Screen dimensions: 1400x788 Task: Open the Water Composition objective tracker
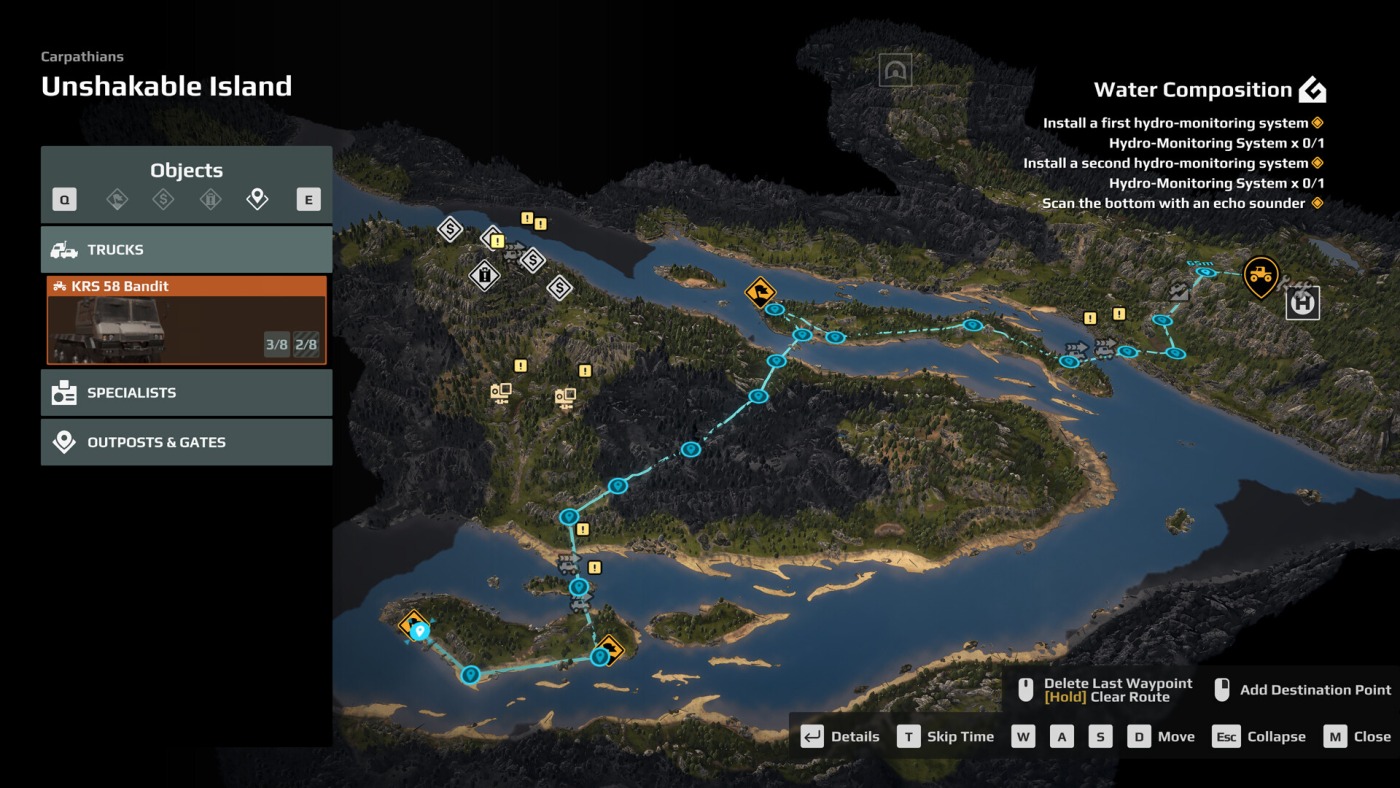[1209, 90]
